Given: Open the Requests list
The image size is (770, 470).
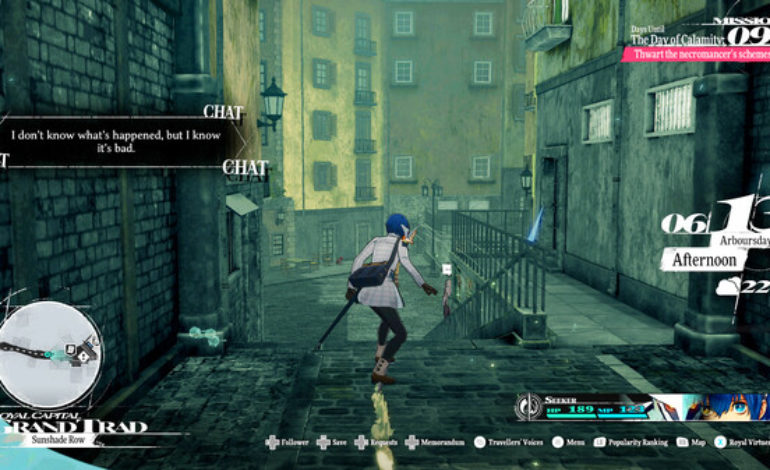Looking at the screenshot, I should tap(378, 441).
